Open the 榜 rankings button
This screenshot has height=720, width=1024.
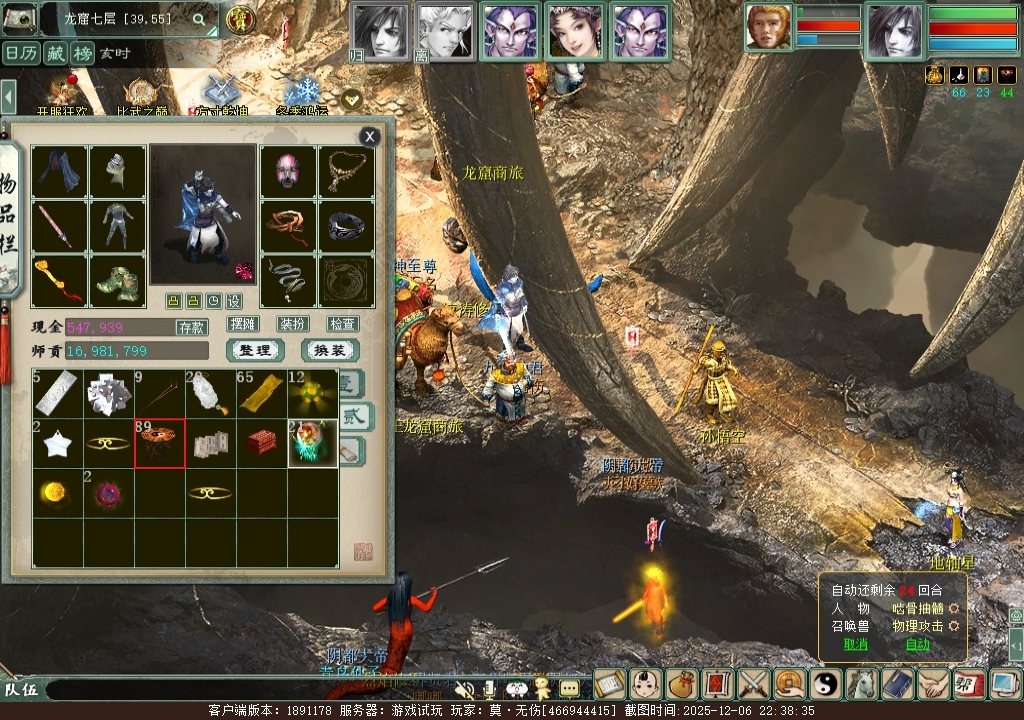click(82, 53)
